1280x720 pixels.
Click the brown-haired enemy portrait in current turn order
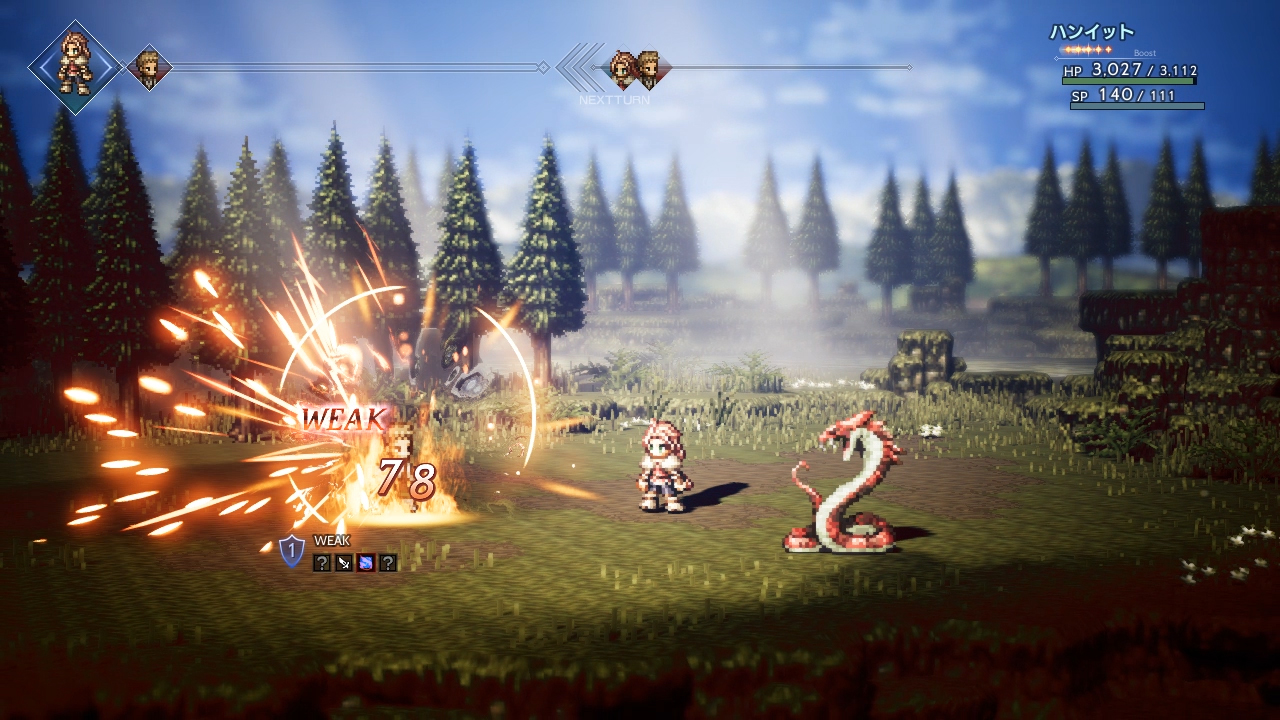pyautogui.click(x=150, y=68)
